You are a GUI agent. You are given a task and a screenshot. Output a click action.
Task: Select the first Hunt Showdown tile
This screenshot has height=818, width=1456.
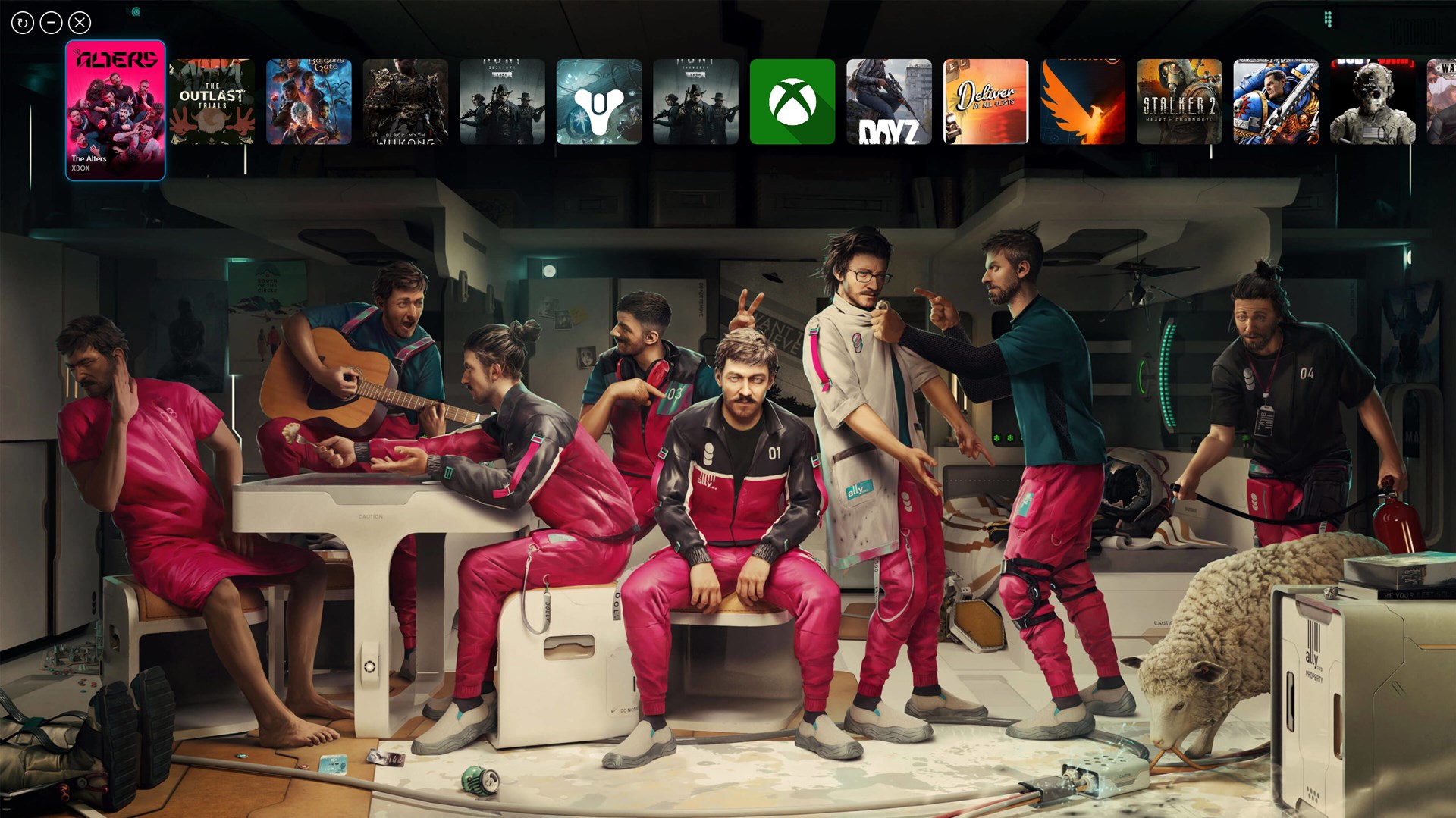503,101
